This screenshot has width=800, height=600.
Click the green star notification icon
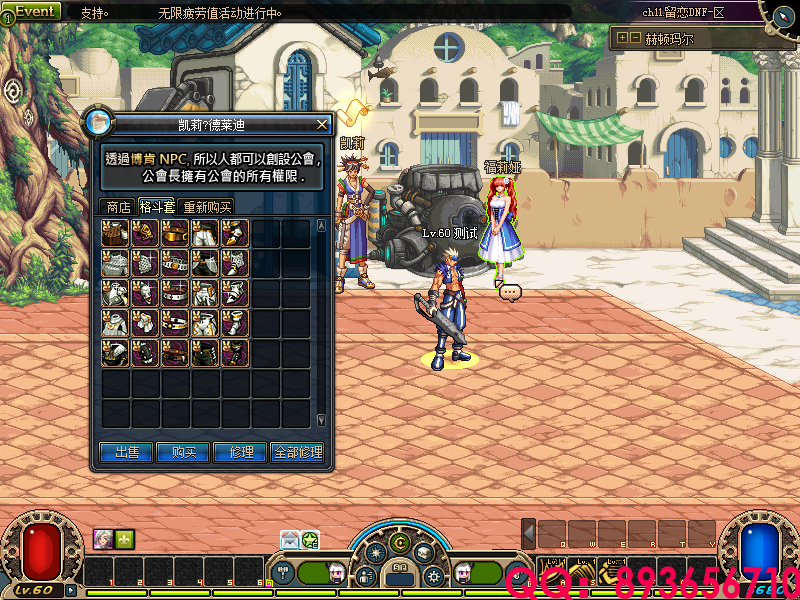pyautogui.click(x=310, y=540)
